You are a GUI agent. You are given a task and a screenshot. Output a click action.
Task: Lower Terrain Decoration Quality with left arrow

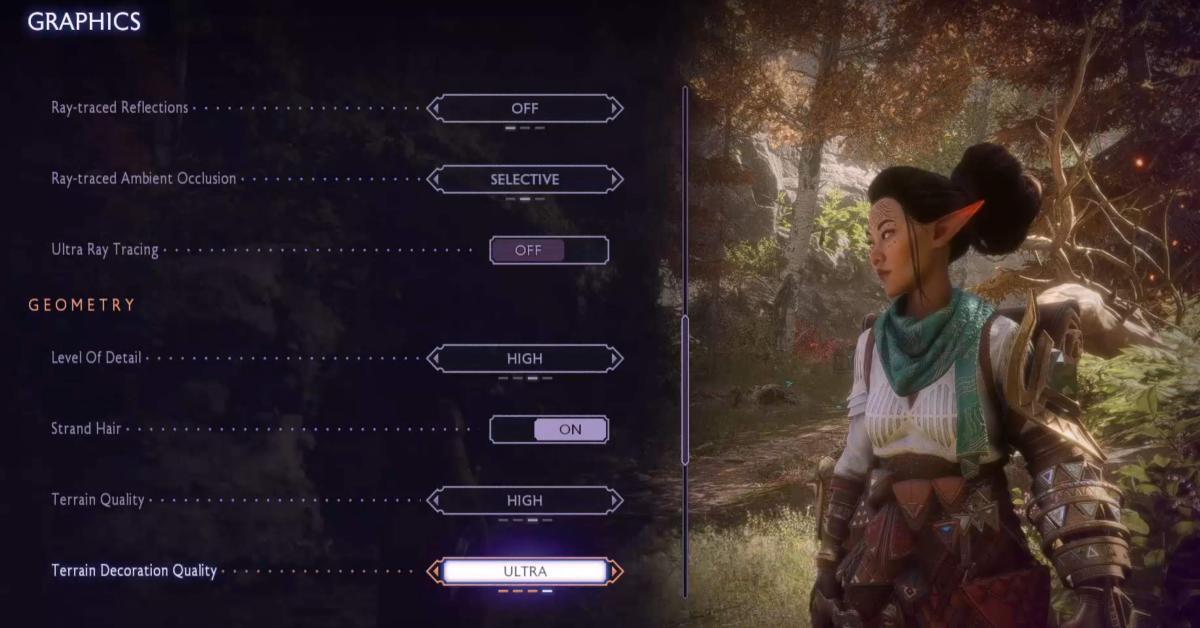coord(434,571)
